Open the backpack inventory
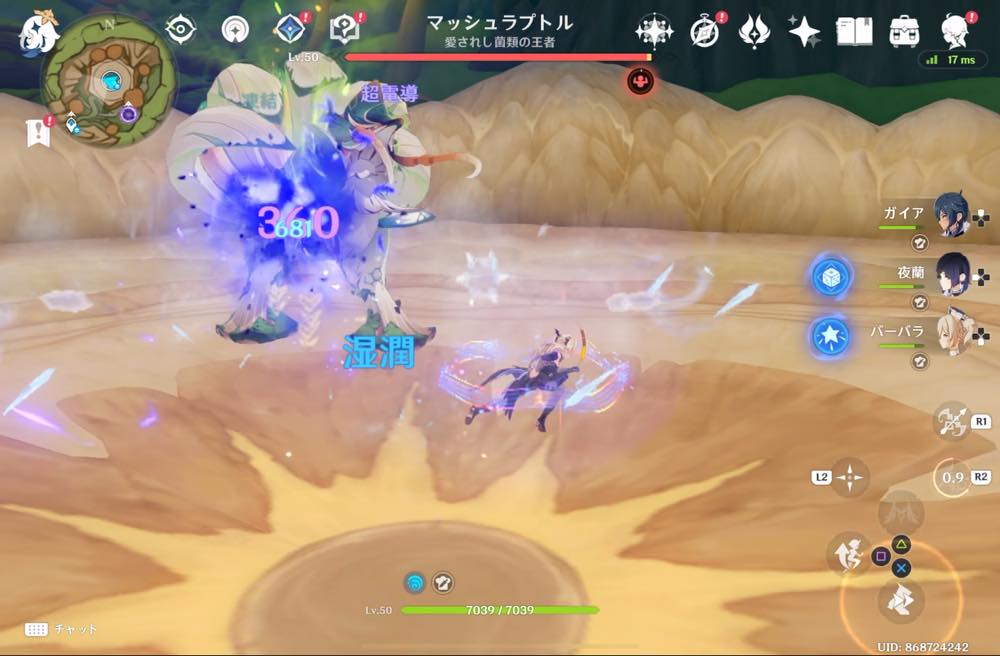The height and width of the screenshot is (656, 1000). click(x=905, y=31)
